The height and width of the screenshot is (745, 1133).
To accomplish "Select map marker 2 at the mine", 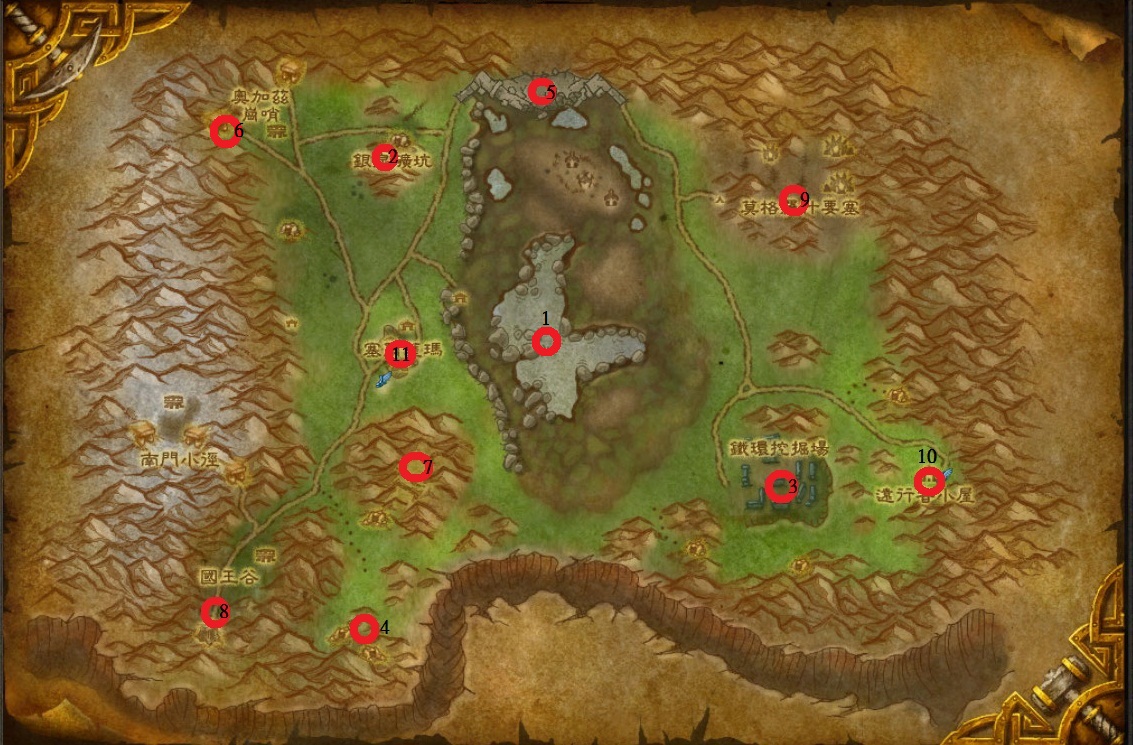I will 384,157.
